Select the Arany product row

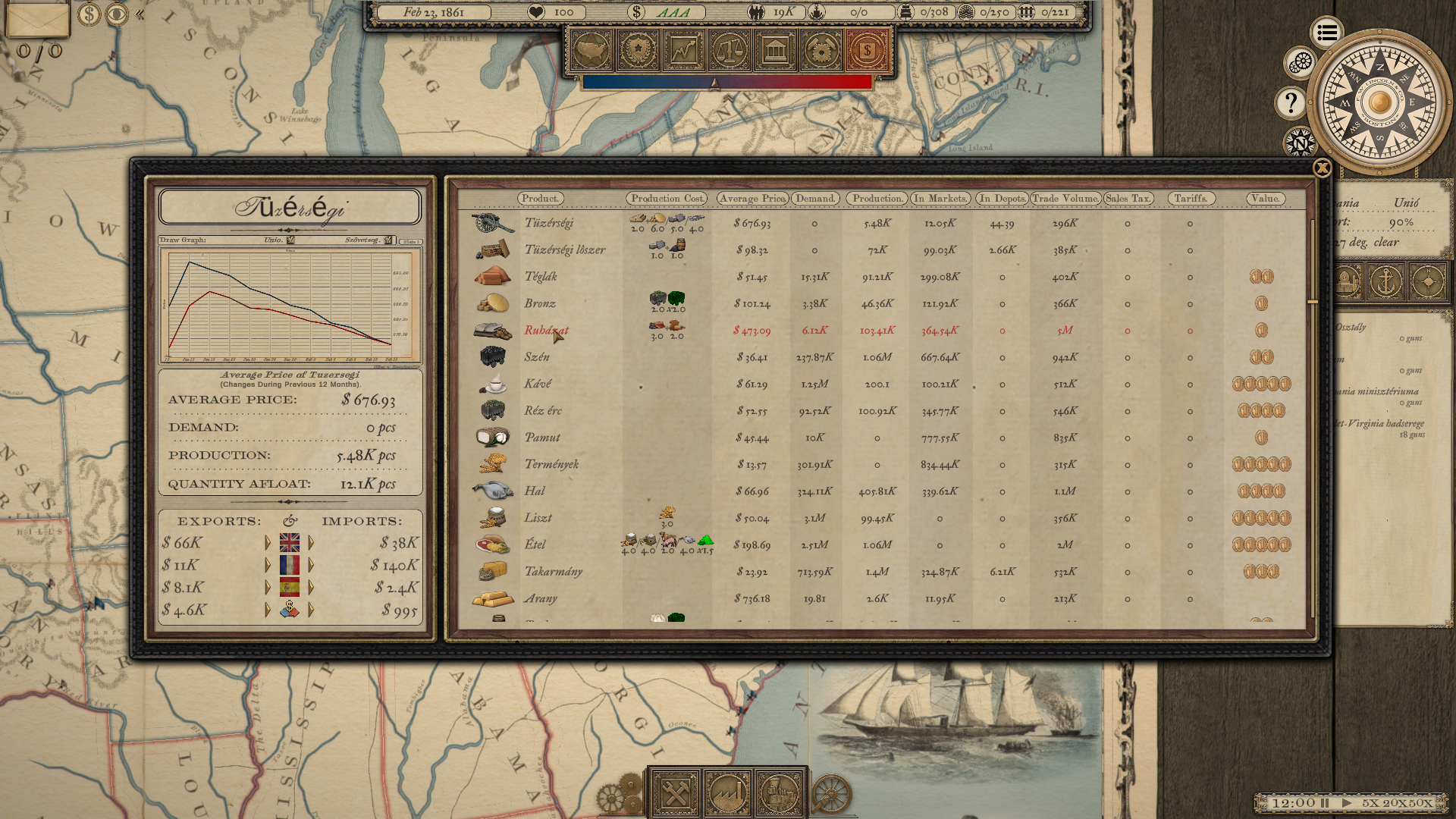click(x=541, y=599)
